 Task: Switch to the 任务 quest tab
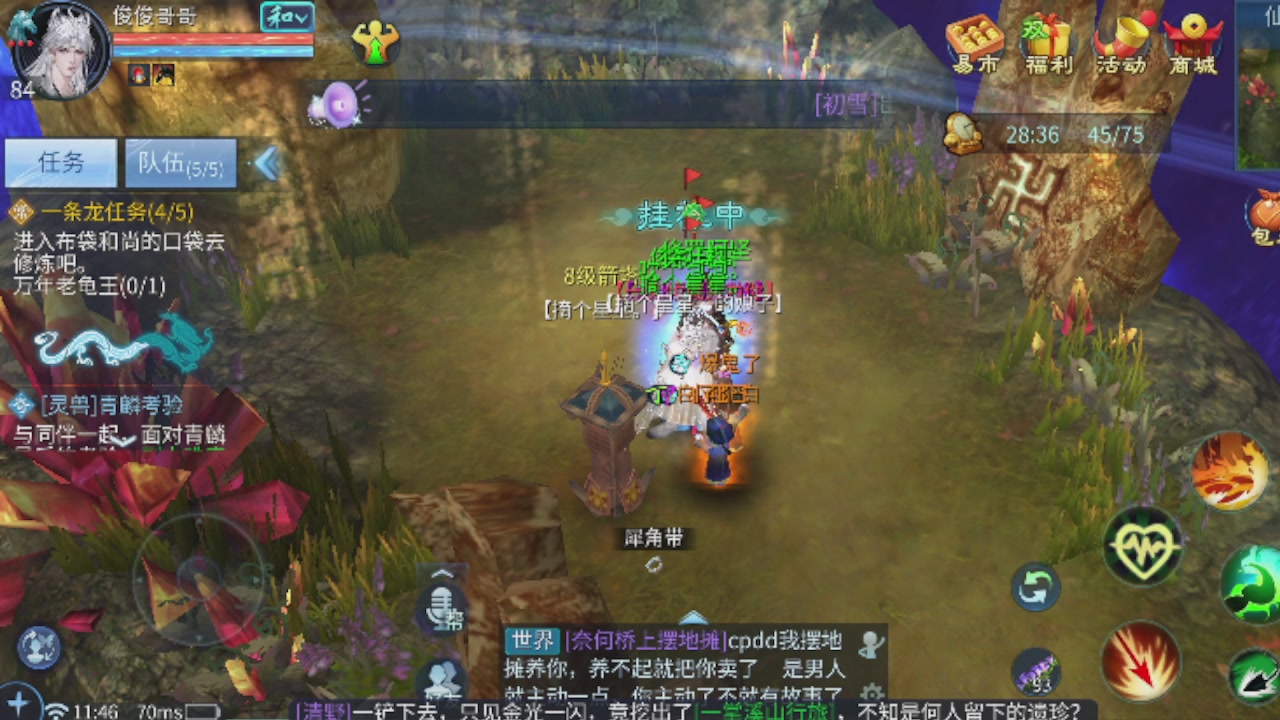(x=60, y=163)
